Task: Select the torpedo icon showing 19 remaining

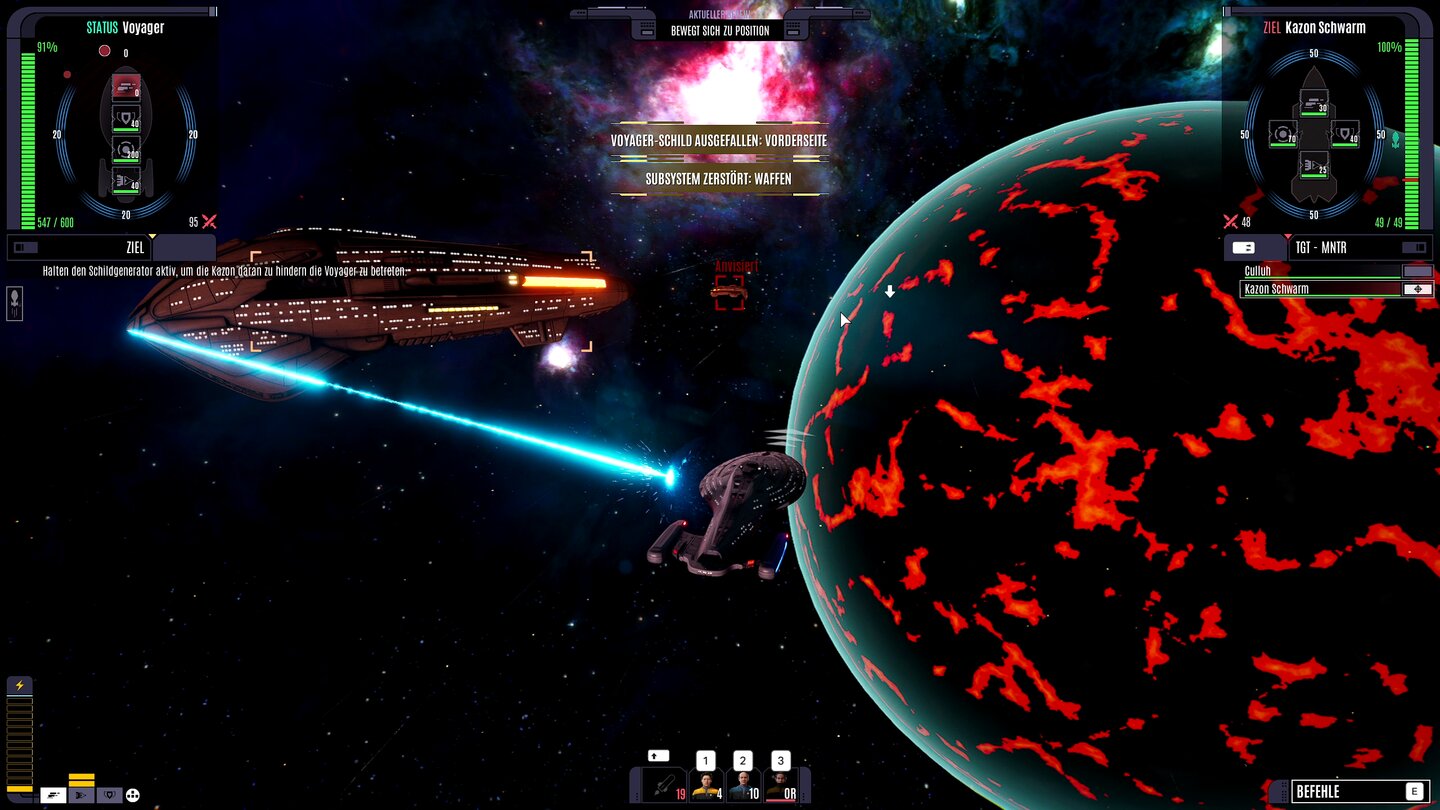Action: [x=662, y=784]
